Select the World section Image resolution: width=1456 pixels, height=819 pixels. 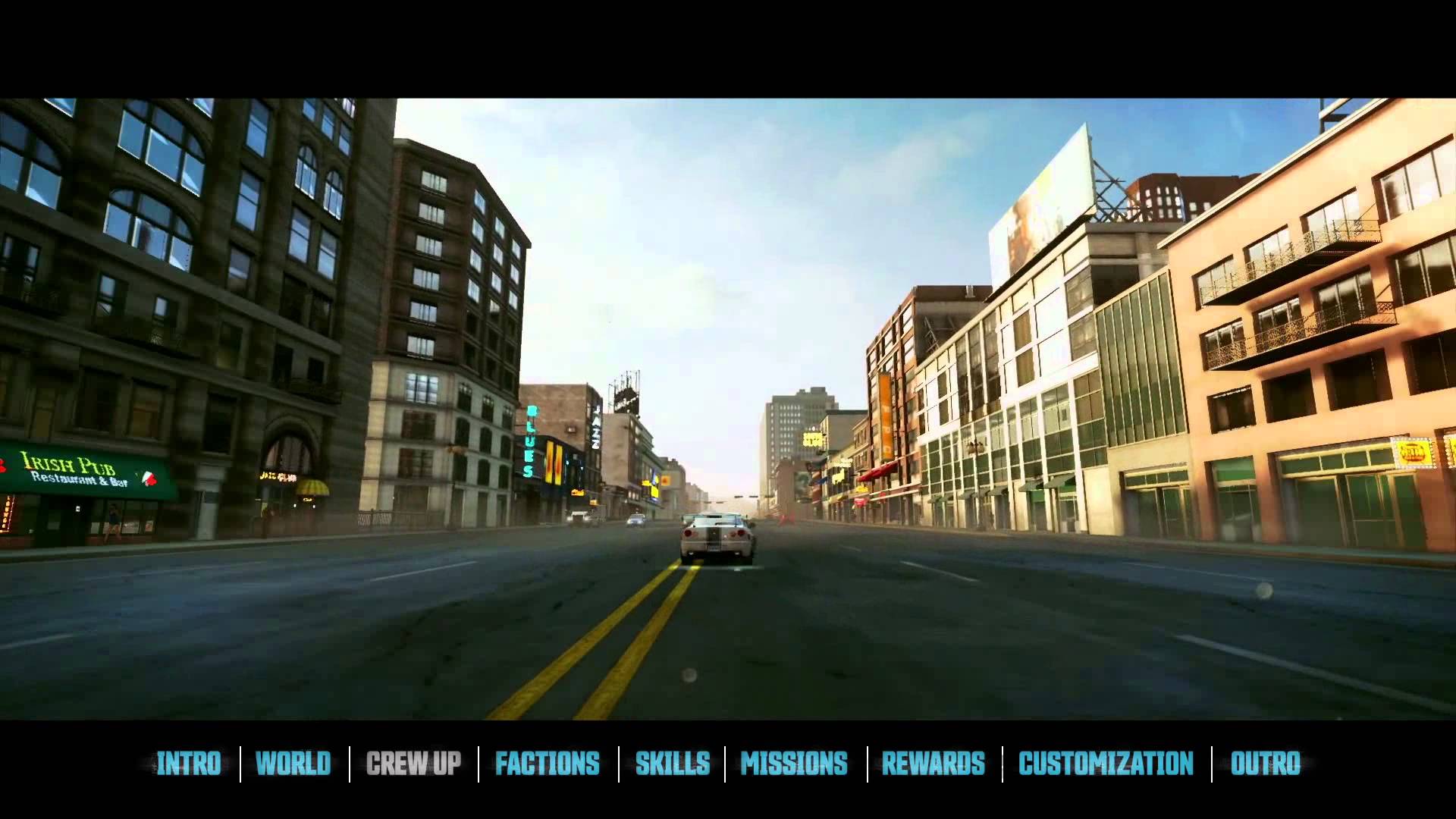click(293, 764)
